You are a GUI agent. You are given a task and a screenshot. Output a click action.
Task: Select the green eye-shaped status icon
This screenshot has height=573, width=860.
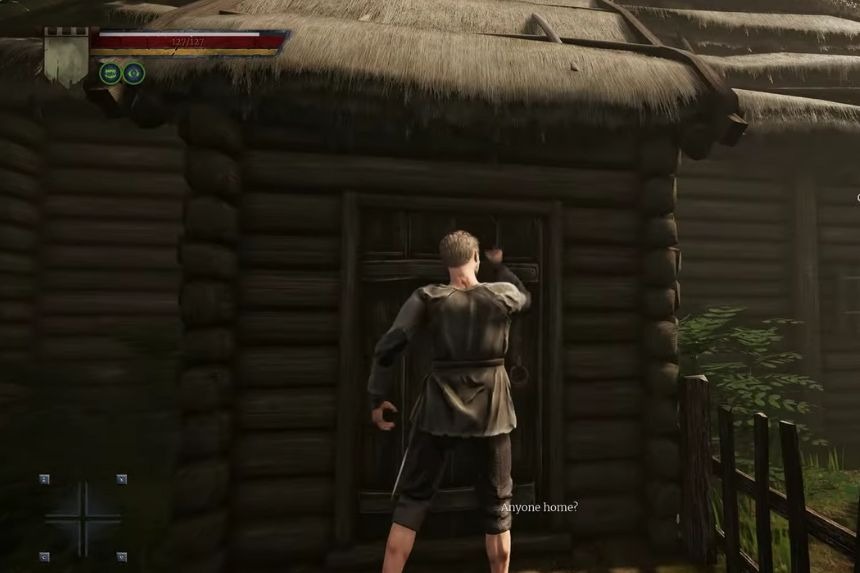(134, 73)
